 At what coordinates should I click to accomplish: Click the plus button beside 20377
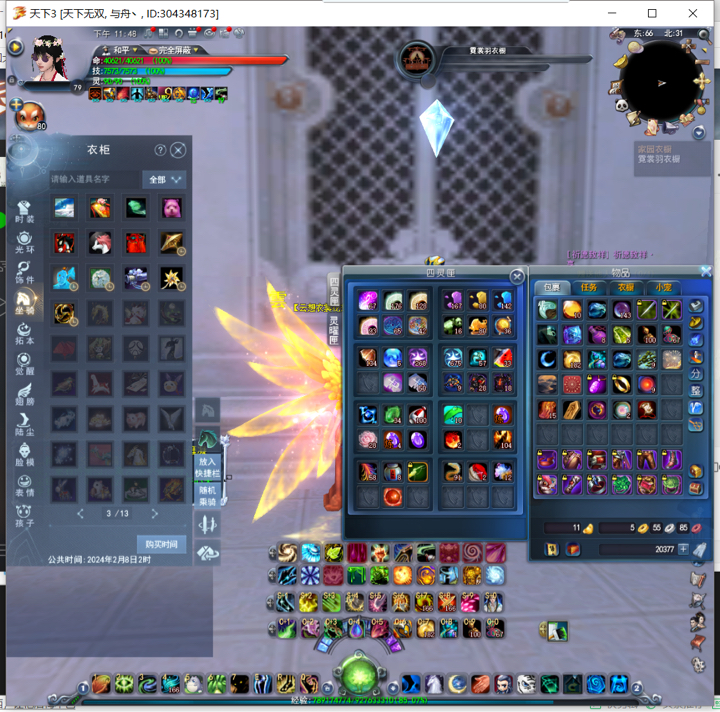pyautogui.click(x=684, y=549)
